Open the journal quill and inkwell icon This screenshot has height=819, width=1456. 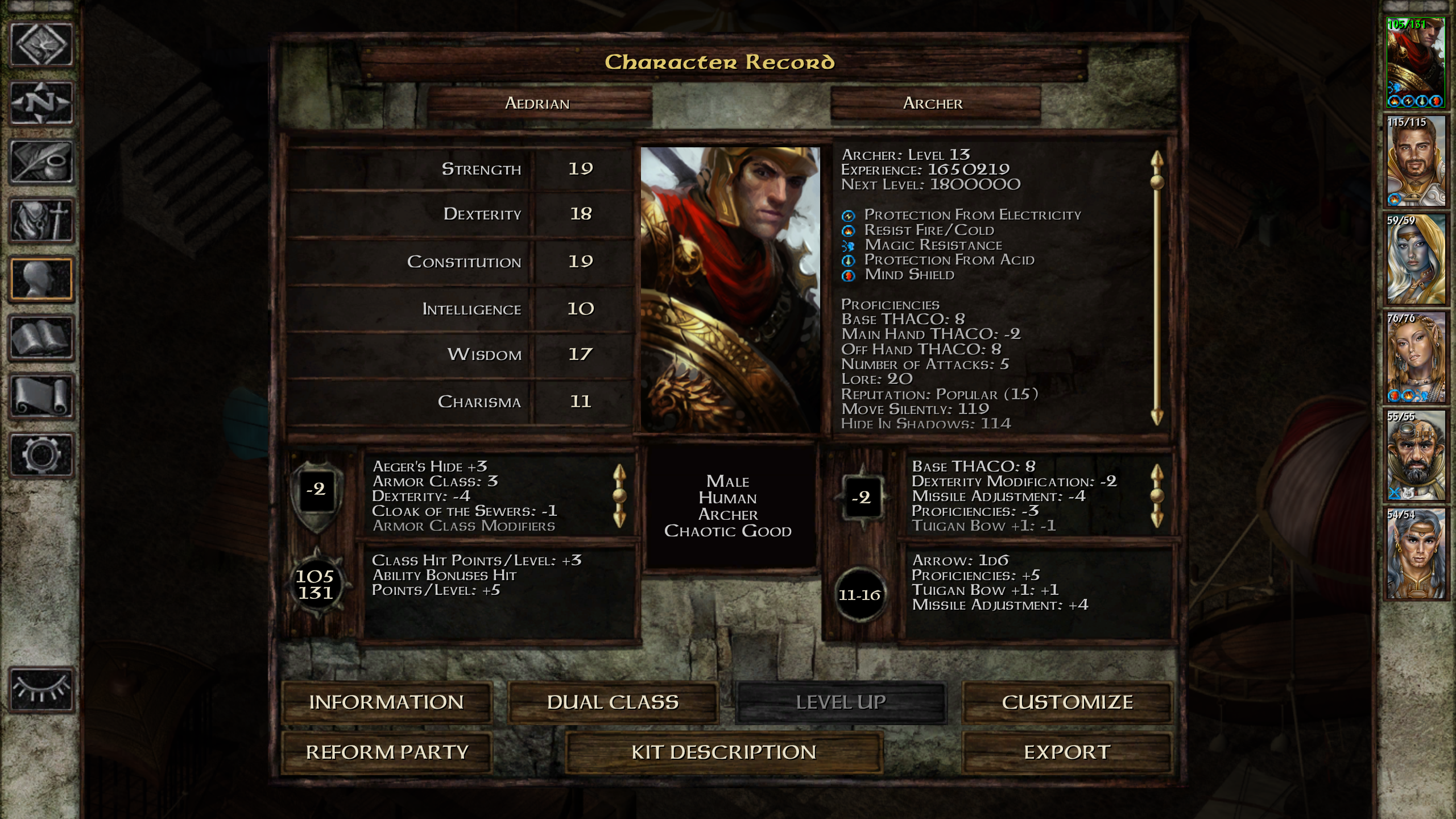(x=42, y=162)
